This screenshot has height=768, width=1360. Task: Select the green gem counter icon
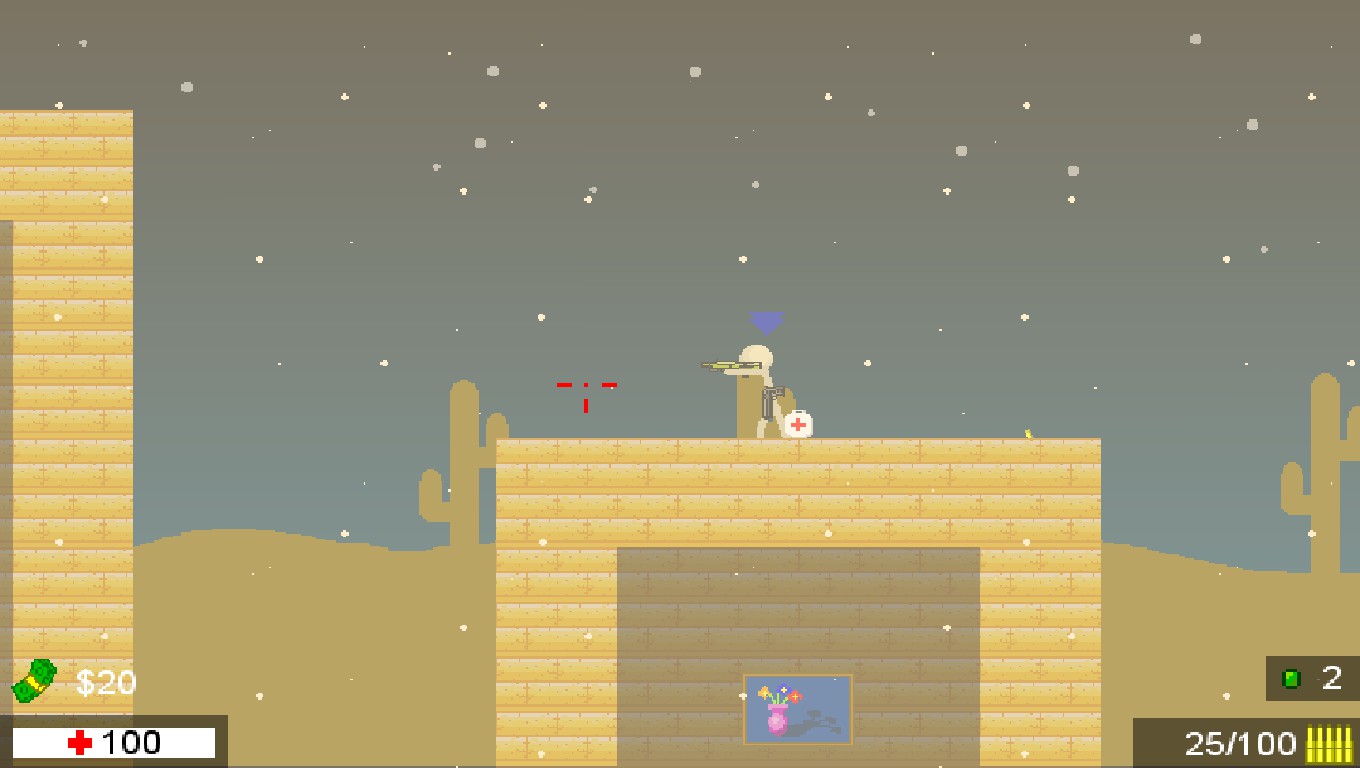(1290, 679)
